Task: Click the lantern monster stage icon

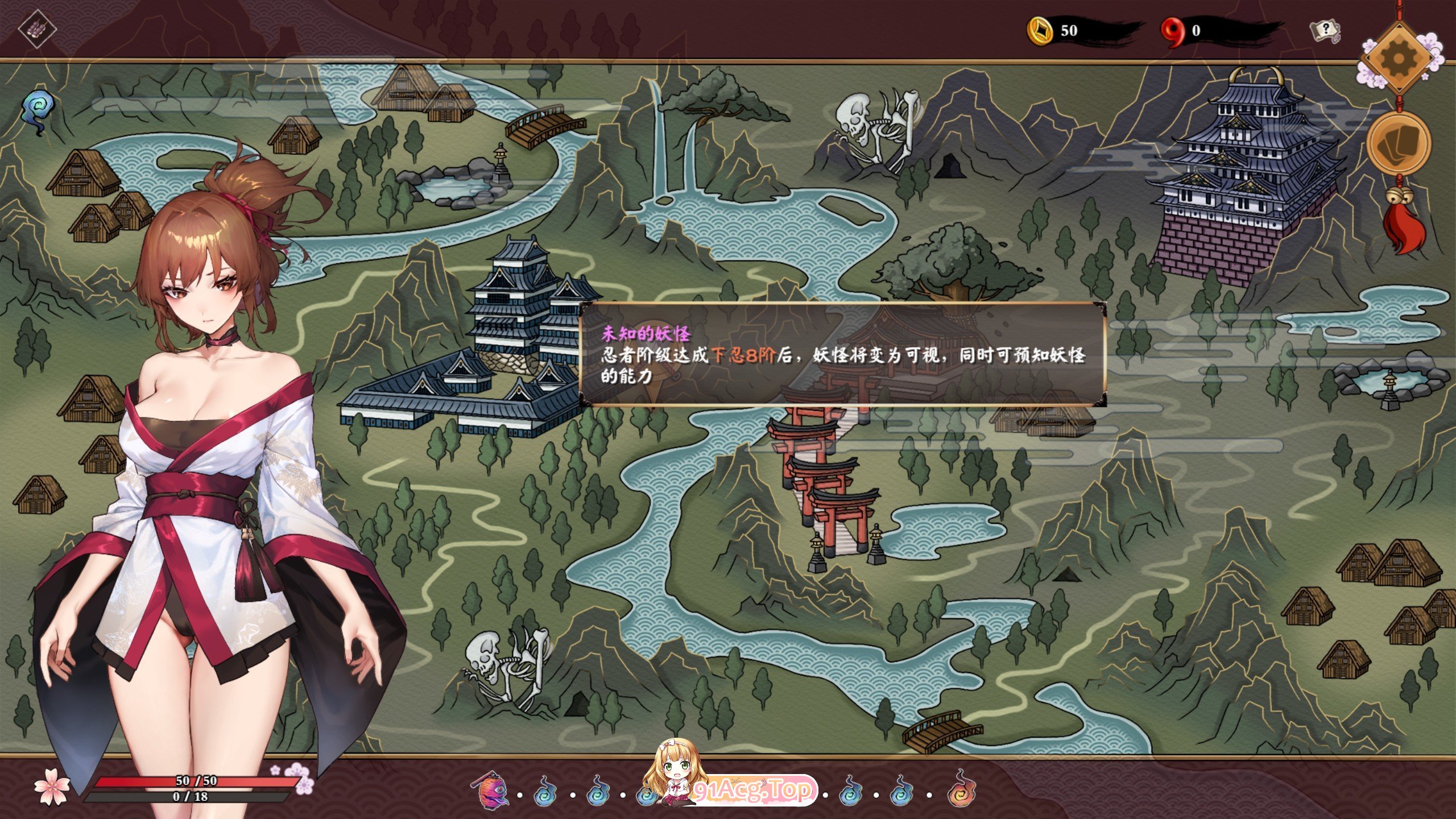Action: [x=491, y=790]
